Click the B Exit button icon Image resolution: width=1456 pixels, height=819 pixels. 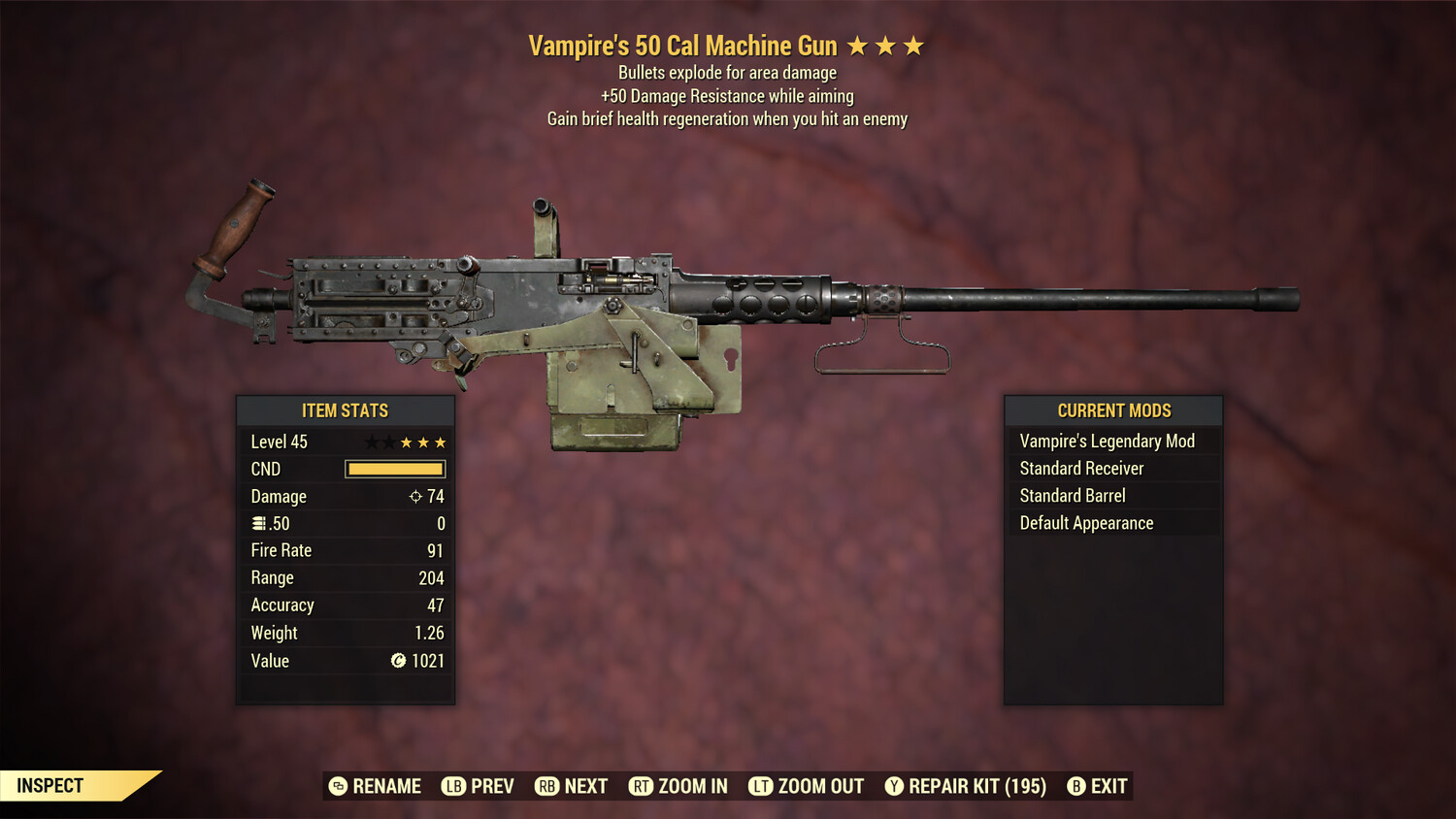tap(1075, 786)
